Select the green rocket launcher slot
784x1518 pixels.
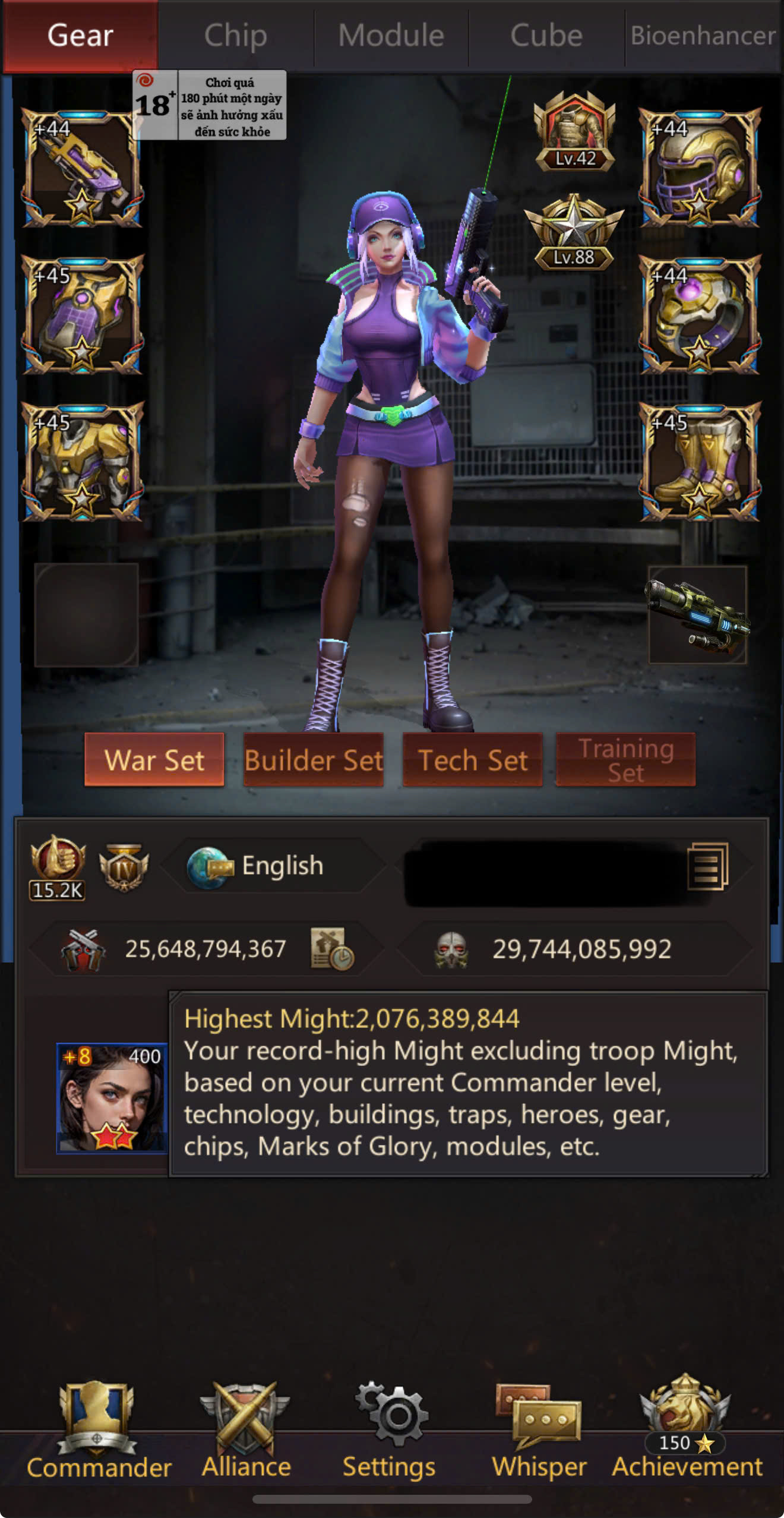(697, 614)
